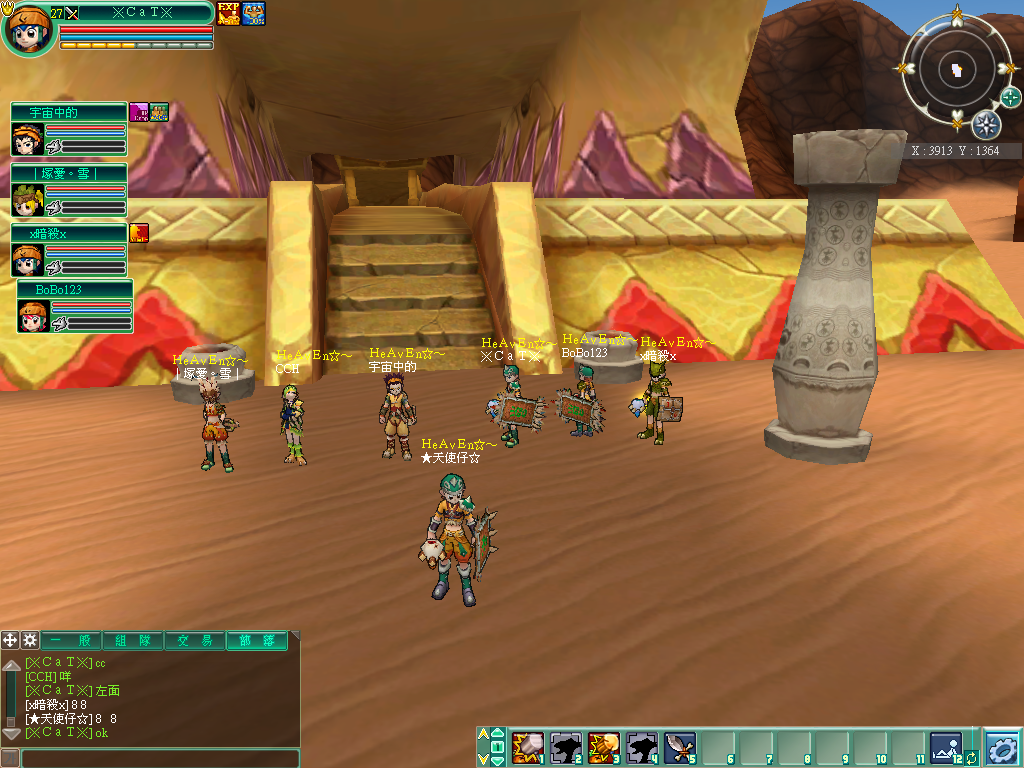Use the resting figure action in slot 12
This screenshot has height=768, width=1024.
click(945, 747)
